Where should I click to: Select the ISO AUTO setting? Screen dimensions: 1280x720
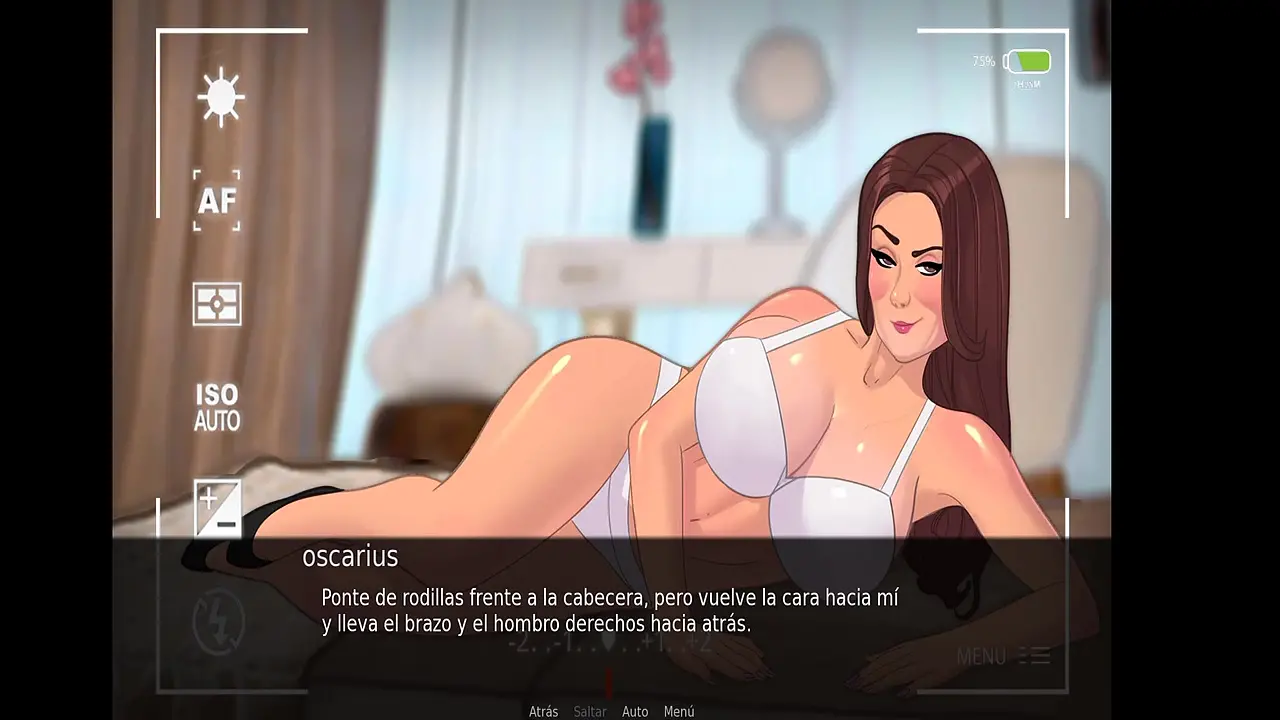[x=217, y=408]
